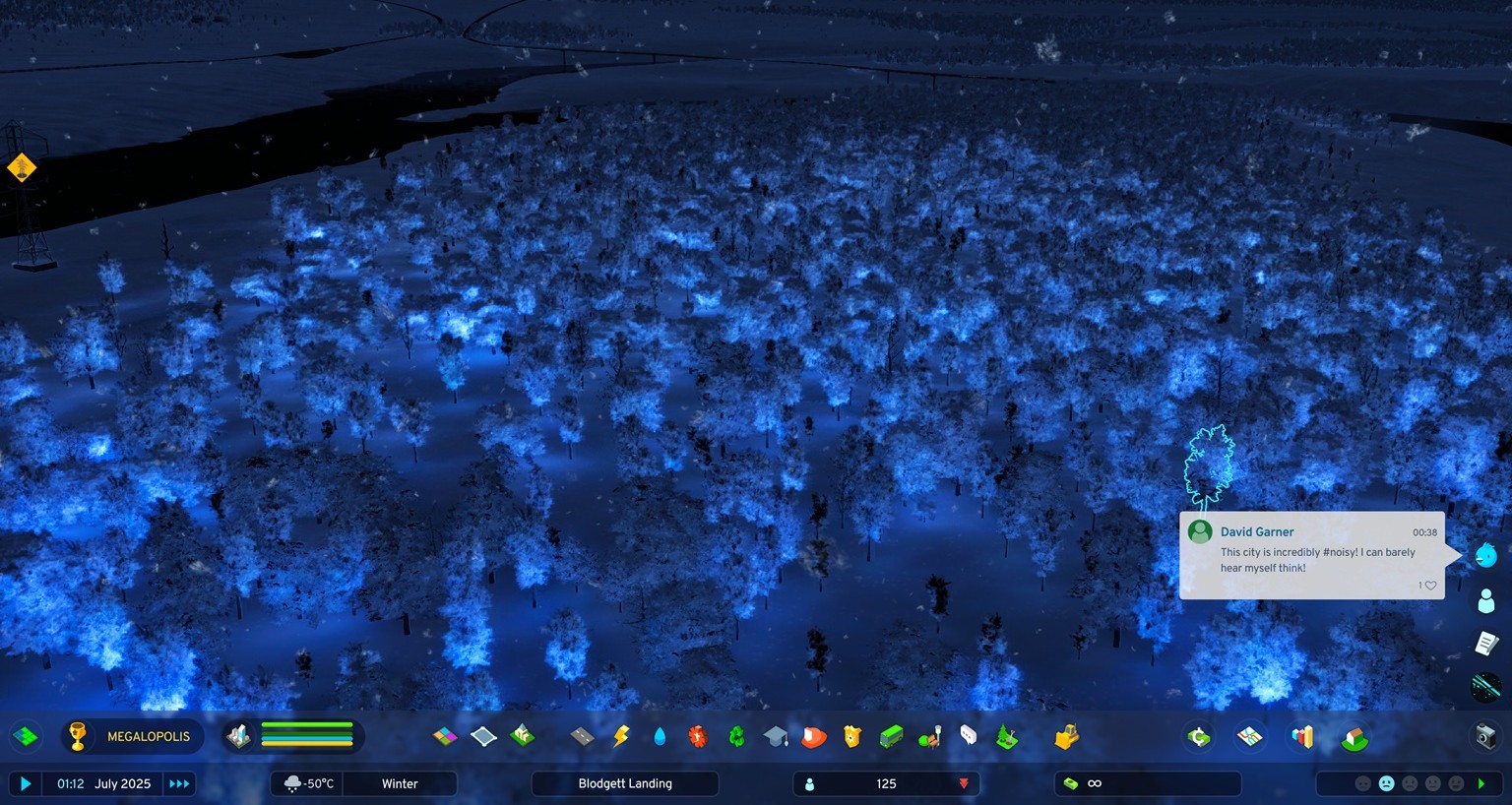The height and width of the screenshot is (805, 1512).
Task: Activate the Bulldozer tool
Action: [1065, 736]
